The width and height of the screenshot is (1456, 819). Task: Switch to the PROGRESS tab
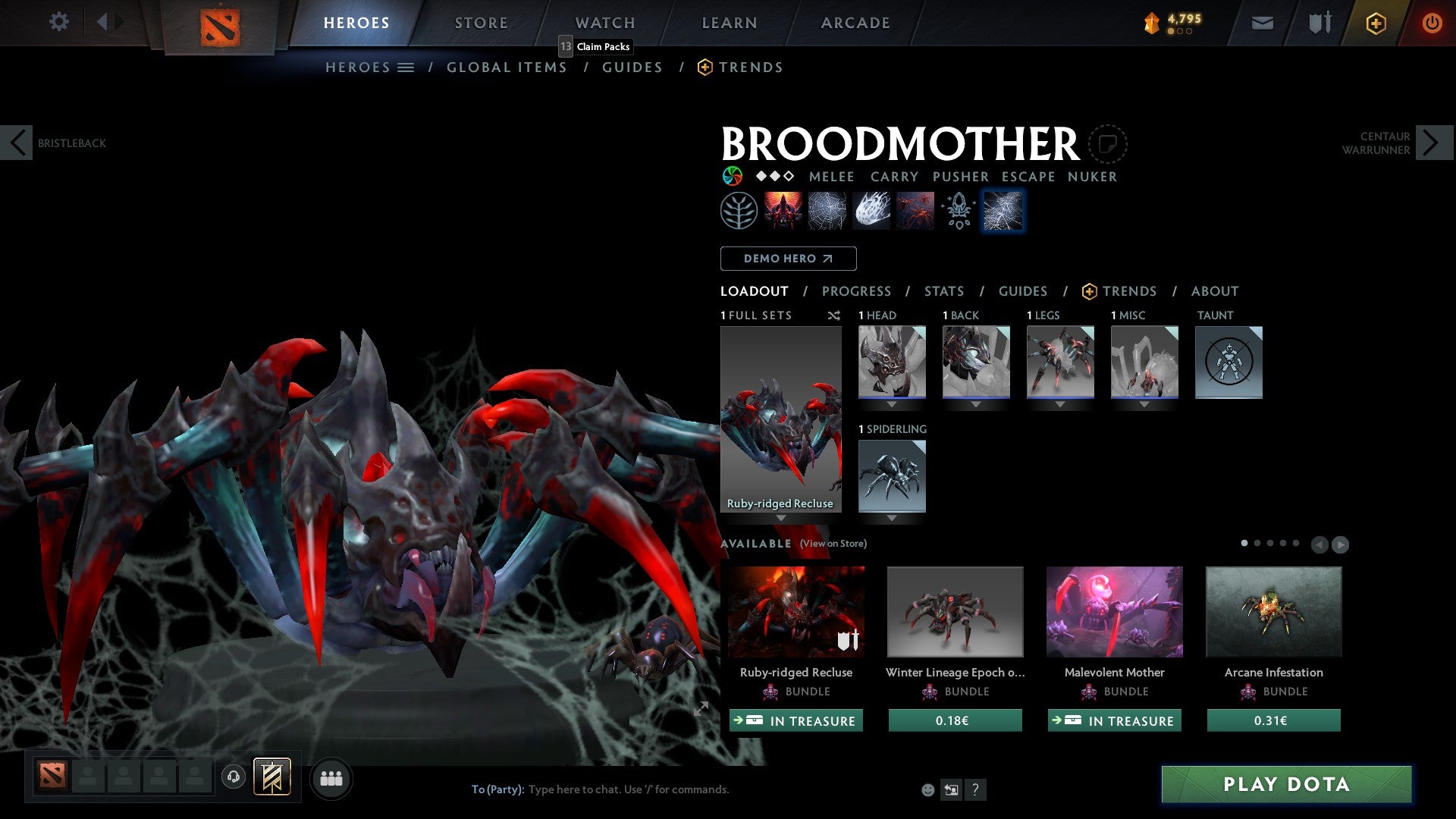[x=857, y=291]
